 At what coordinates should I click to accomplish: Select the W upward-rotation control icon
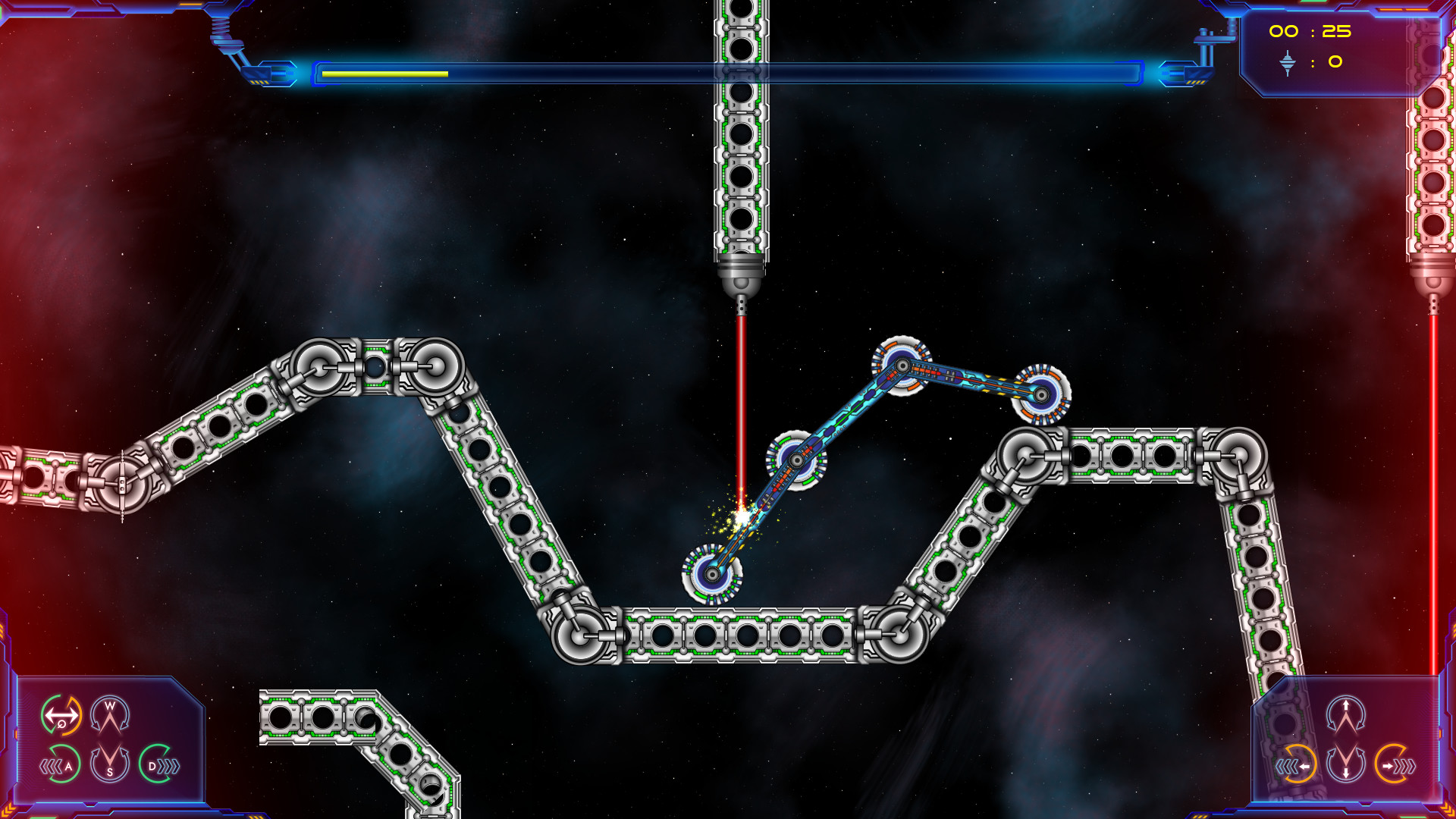[x=110, y=715]
